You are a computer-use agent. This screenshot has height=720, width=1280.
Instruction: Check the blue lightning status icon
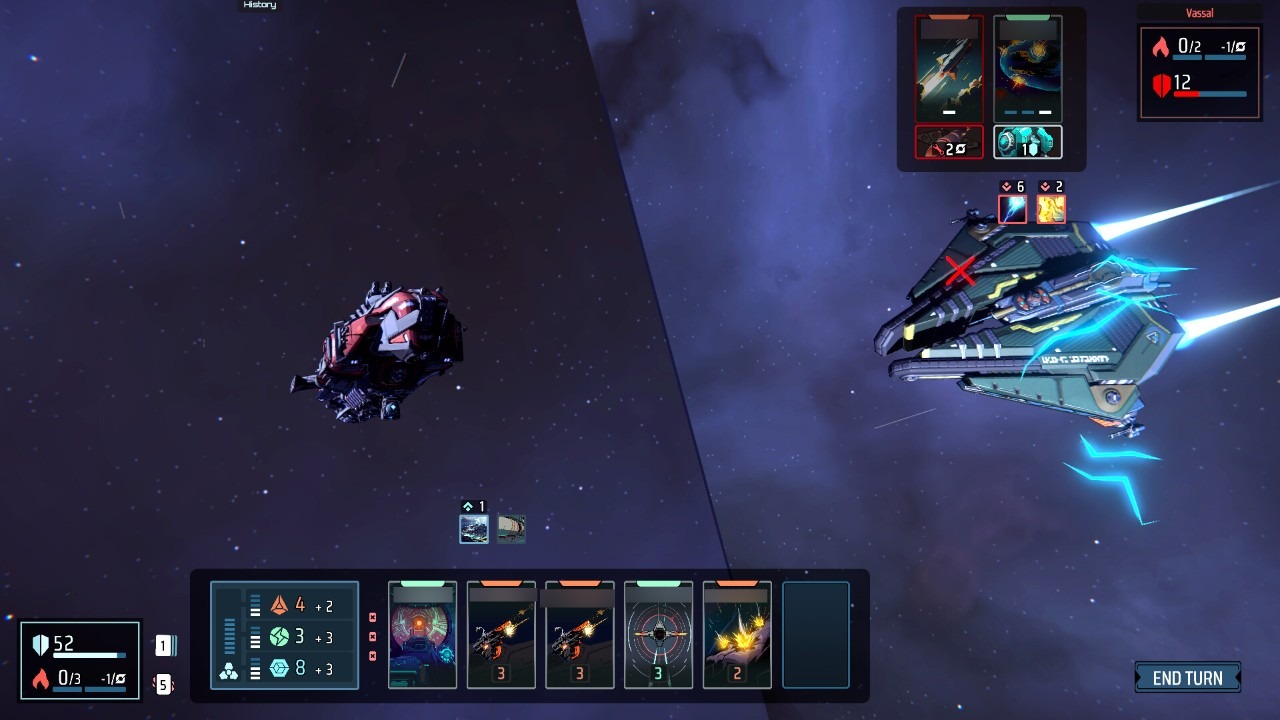[x=1012, y=209]
